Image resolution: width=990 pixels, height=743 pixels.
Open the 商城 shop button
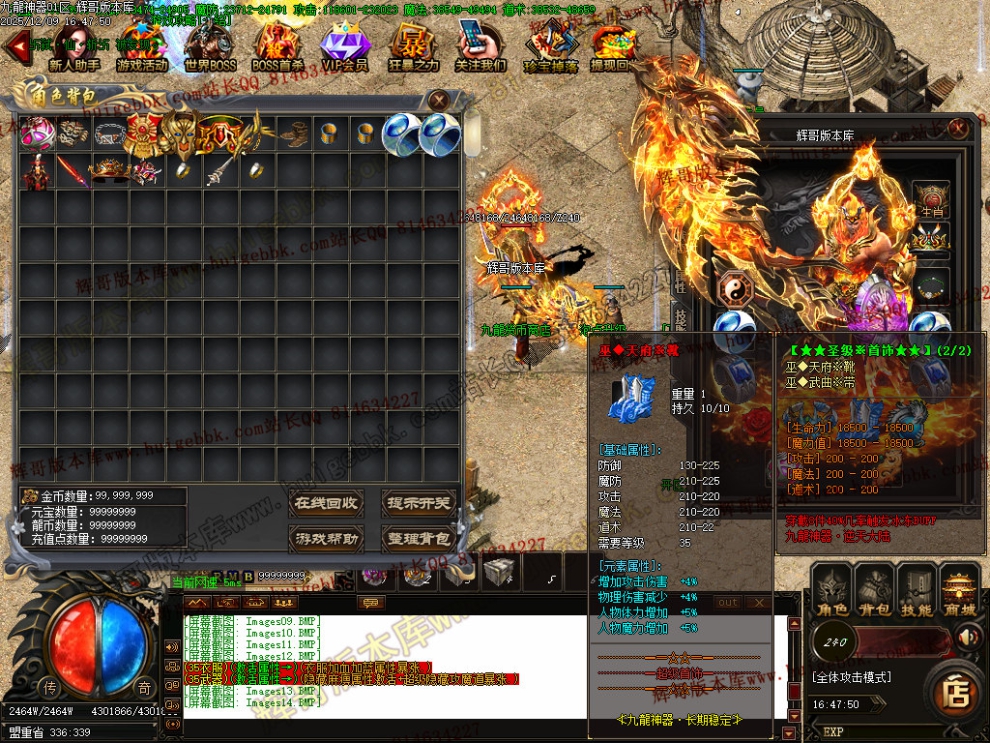(959, 592)
